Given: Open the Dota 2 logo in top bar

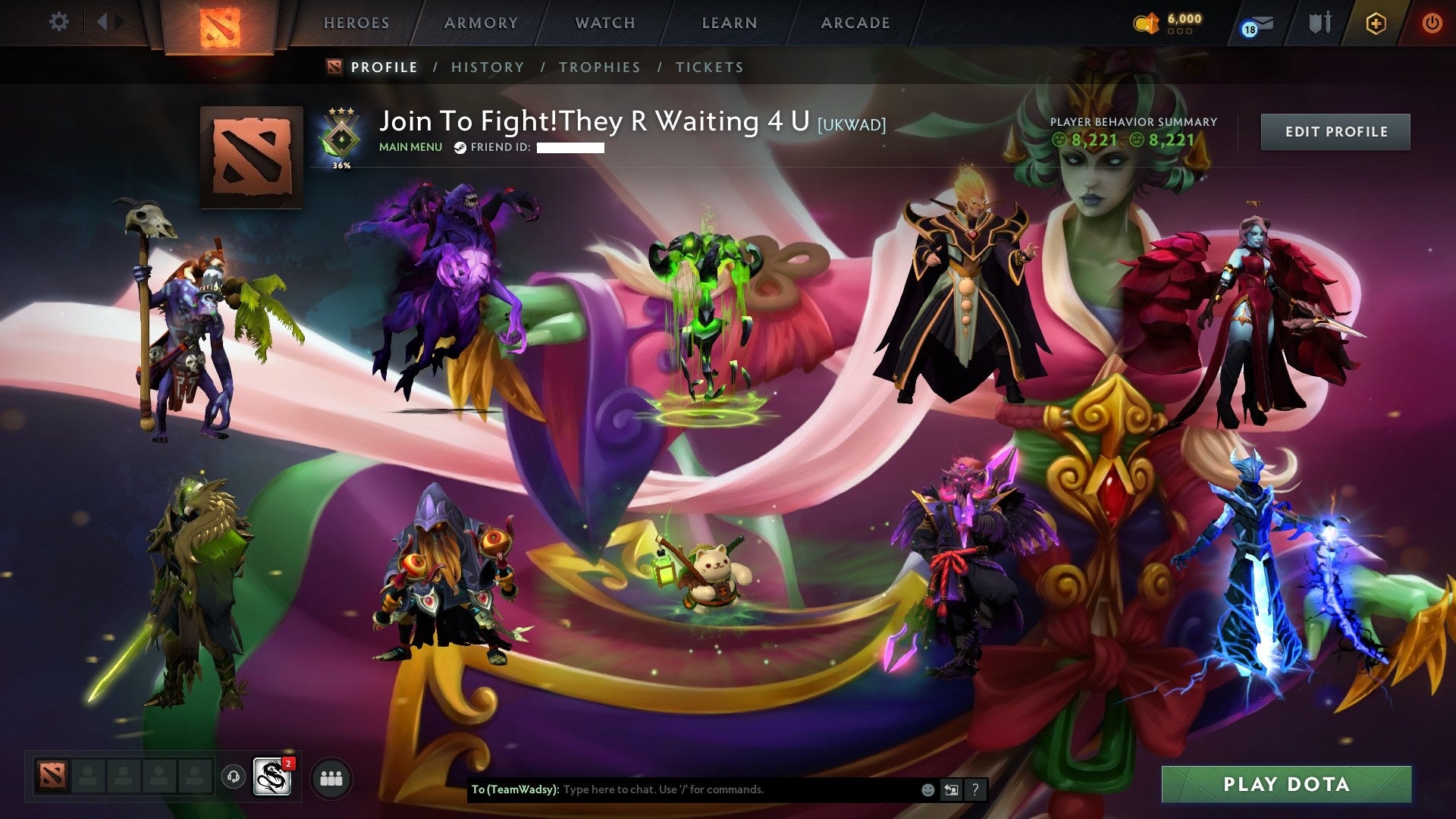Looking at the screenshot, I should (218, 23).
